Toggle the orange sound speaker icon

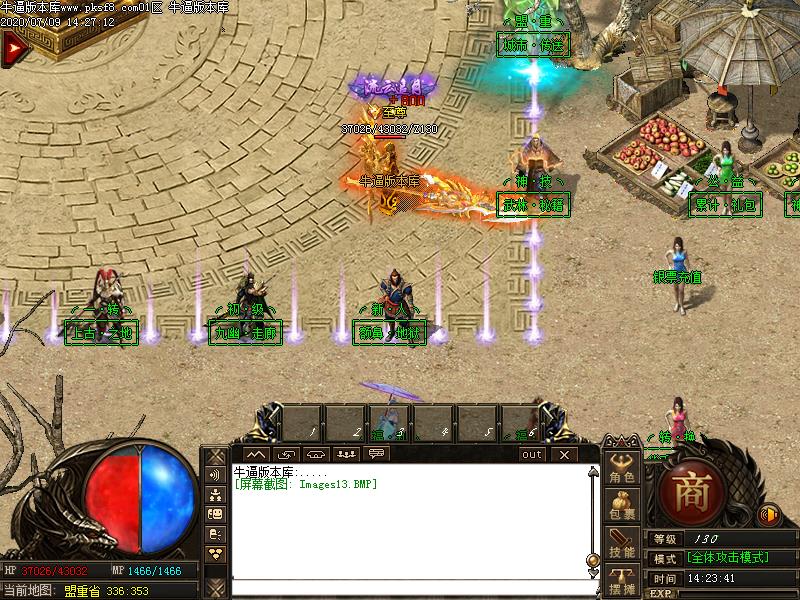point(769,516)
